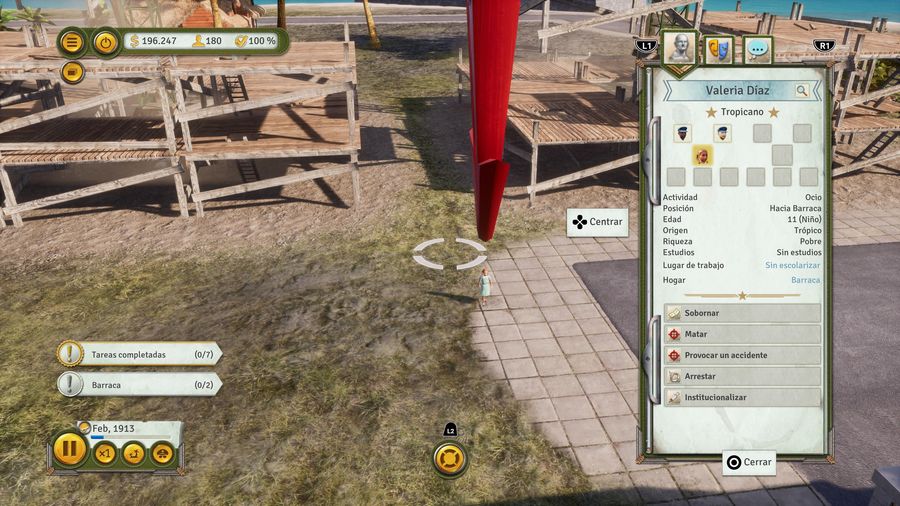The width and height of the screenshot is (900, 506).
Task: Click the power symbol button
Action: coord(106,42)
